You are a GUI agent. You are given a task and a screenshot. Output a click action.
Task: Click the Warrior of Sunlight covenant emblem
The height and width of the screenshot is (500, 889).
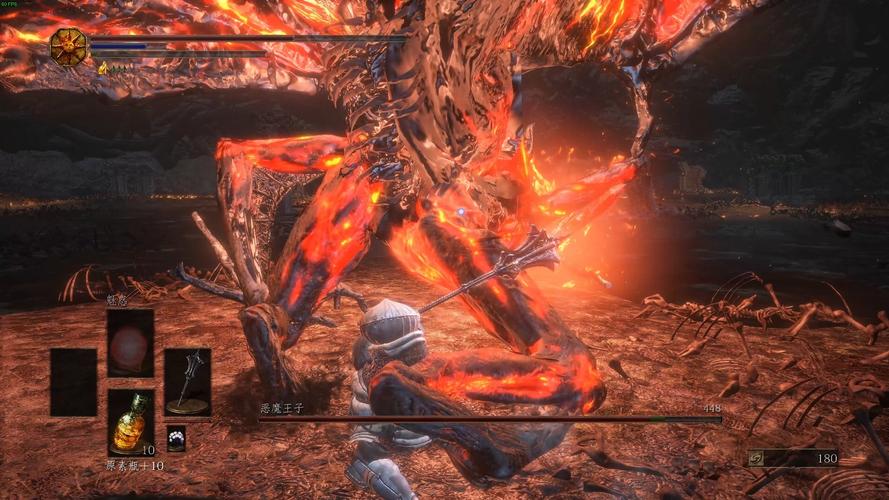[69, 47]
